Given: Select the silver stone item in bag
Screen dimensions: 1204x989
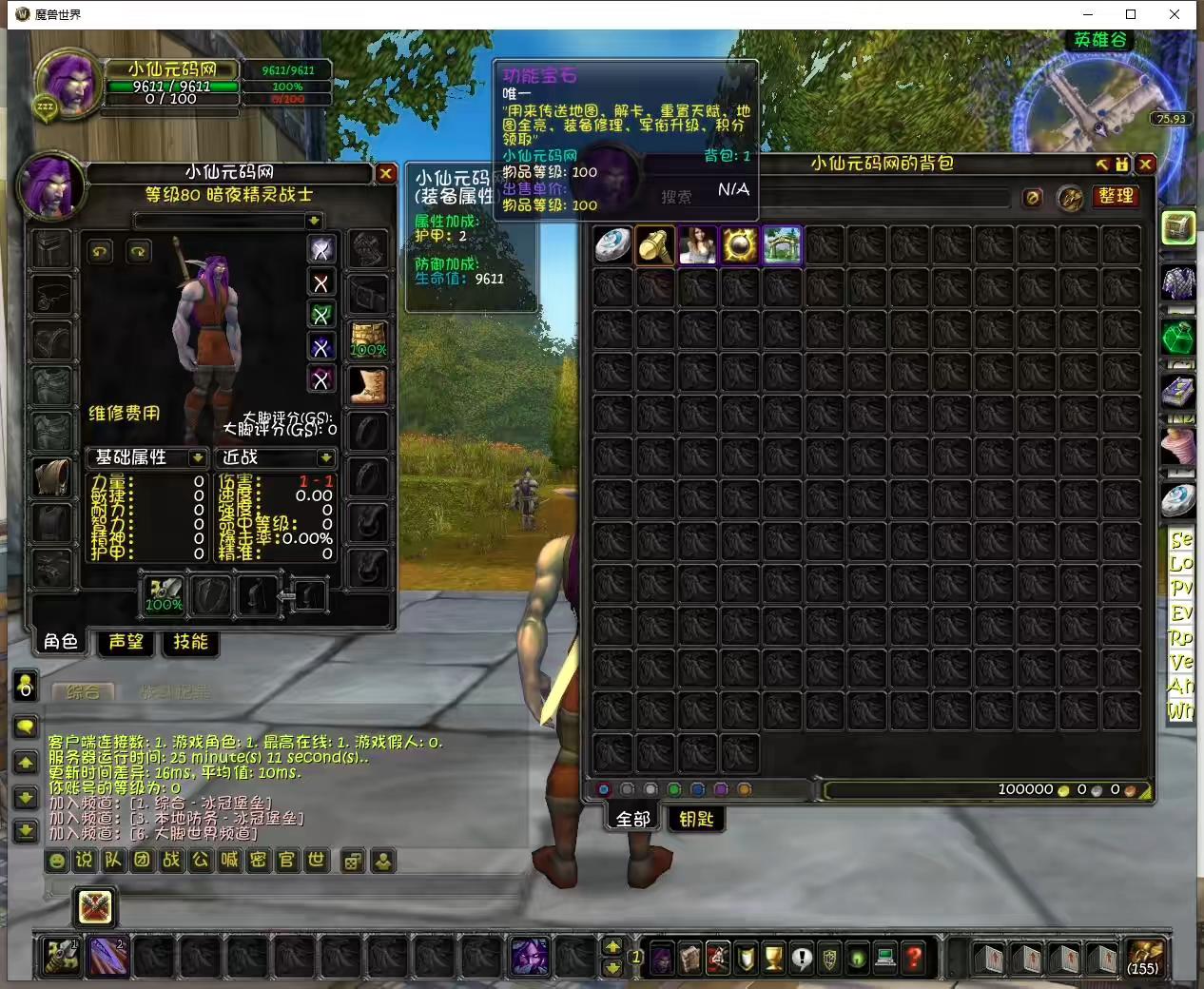Looking at the screenshot, I should click(612, 245).
